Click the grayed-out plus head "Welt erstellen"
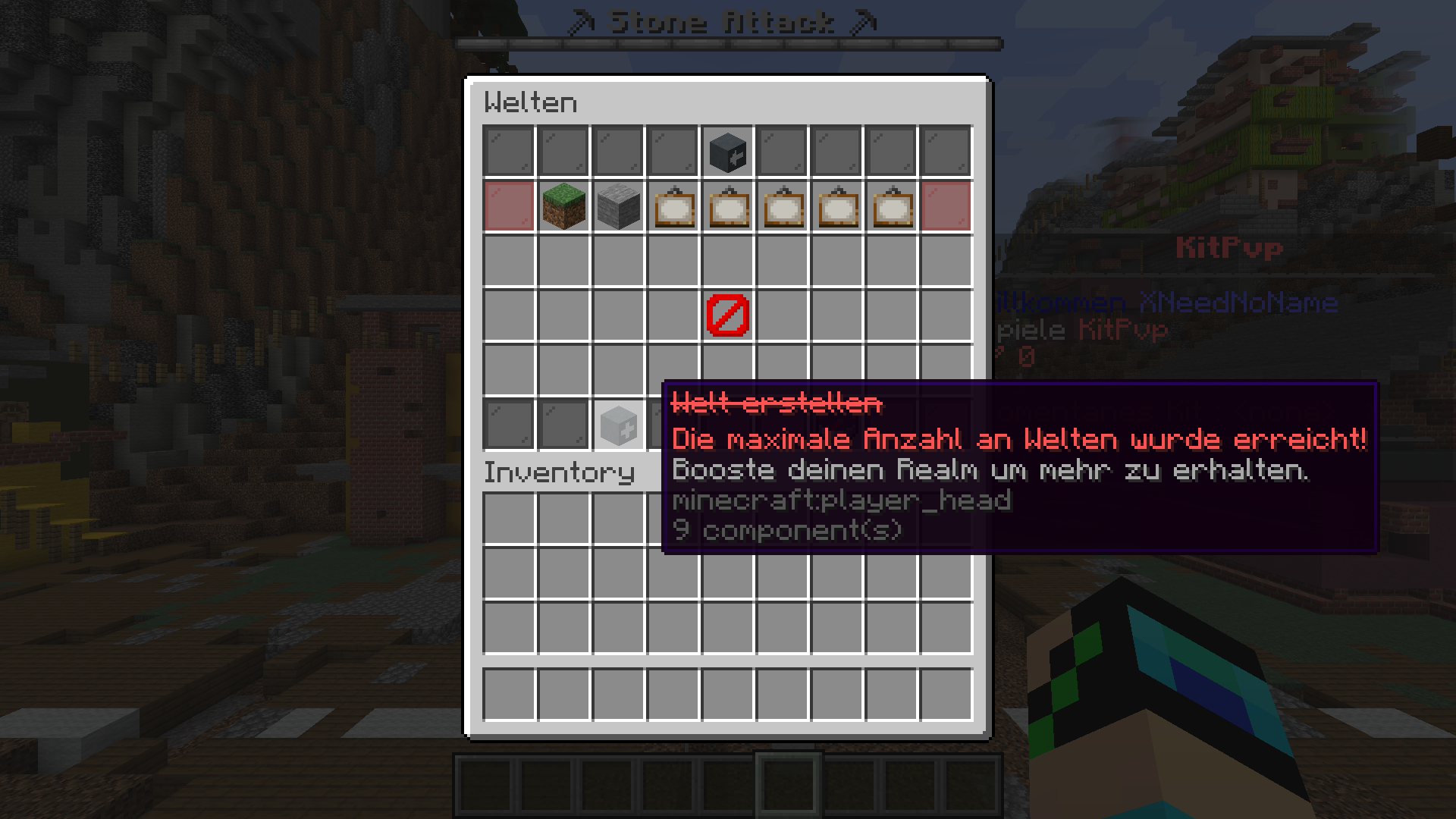 coord(618,425)
